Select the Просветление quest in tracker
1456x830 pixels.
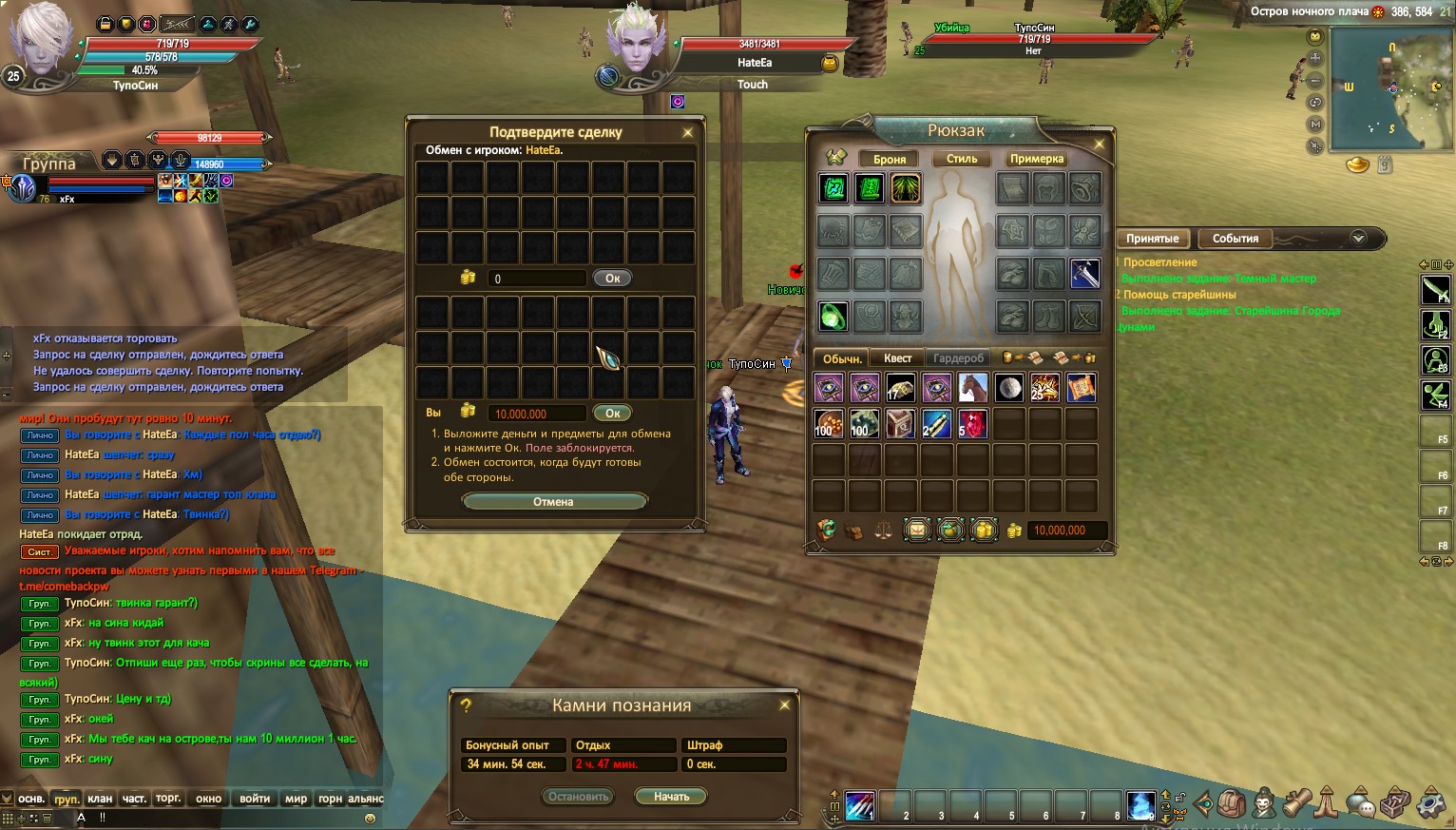[1159, 262]
